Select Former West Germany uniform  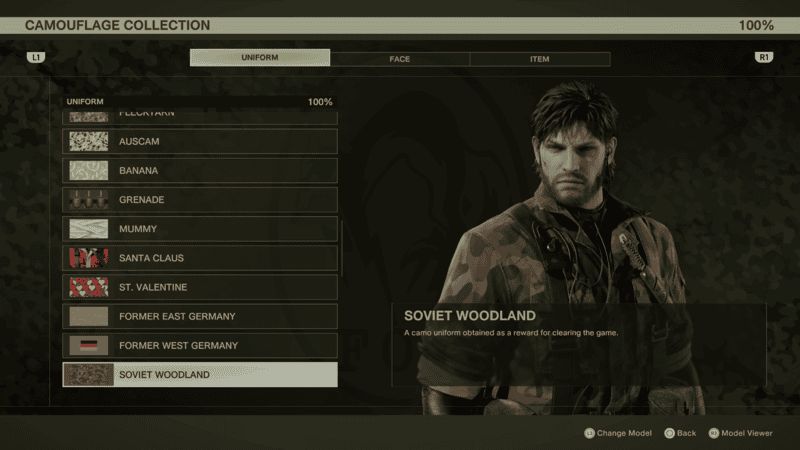200,345
